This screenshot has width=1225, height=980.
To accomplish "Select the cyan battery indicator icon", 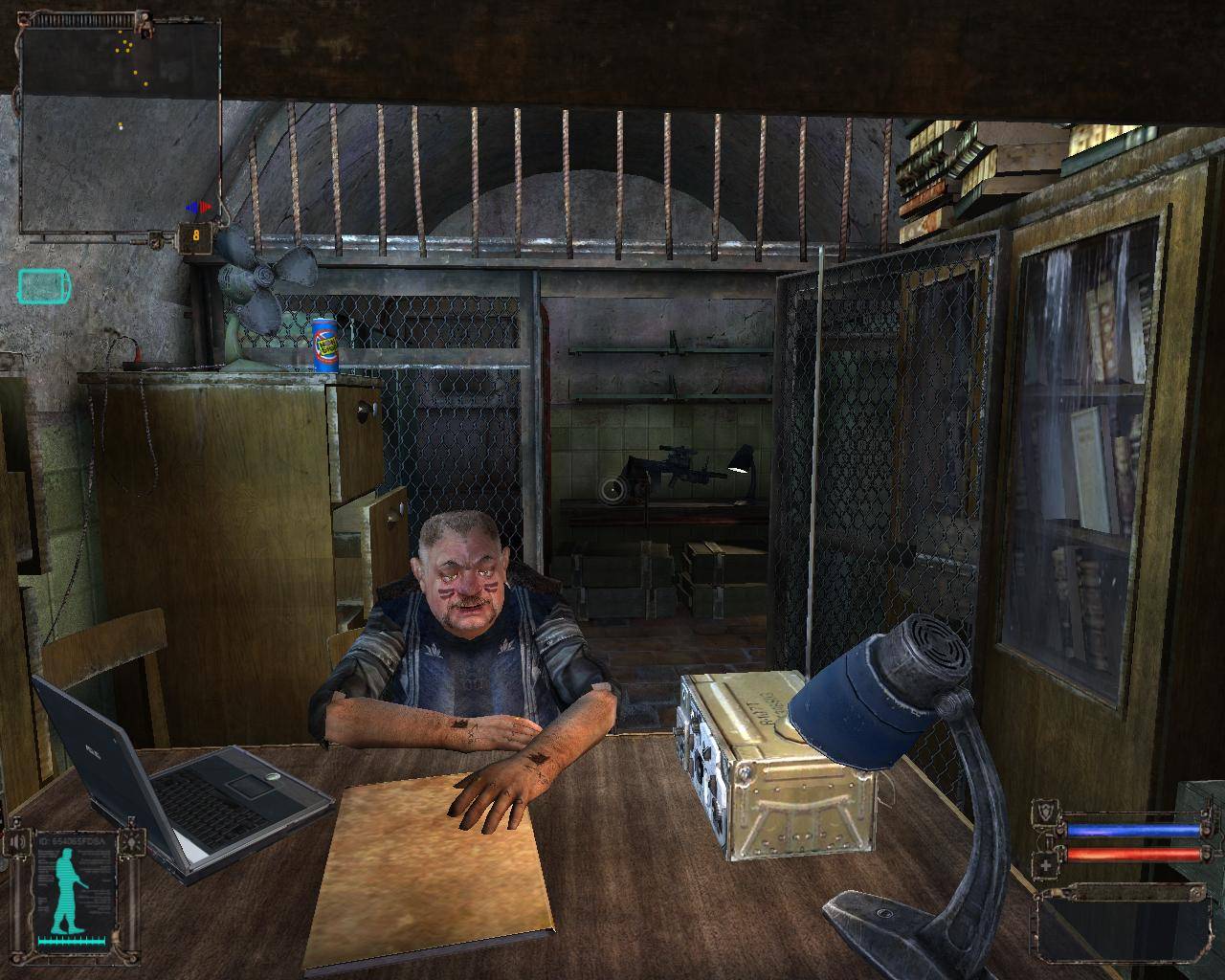I will click(43, 286).
